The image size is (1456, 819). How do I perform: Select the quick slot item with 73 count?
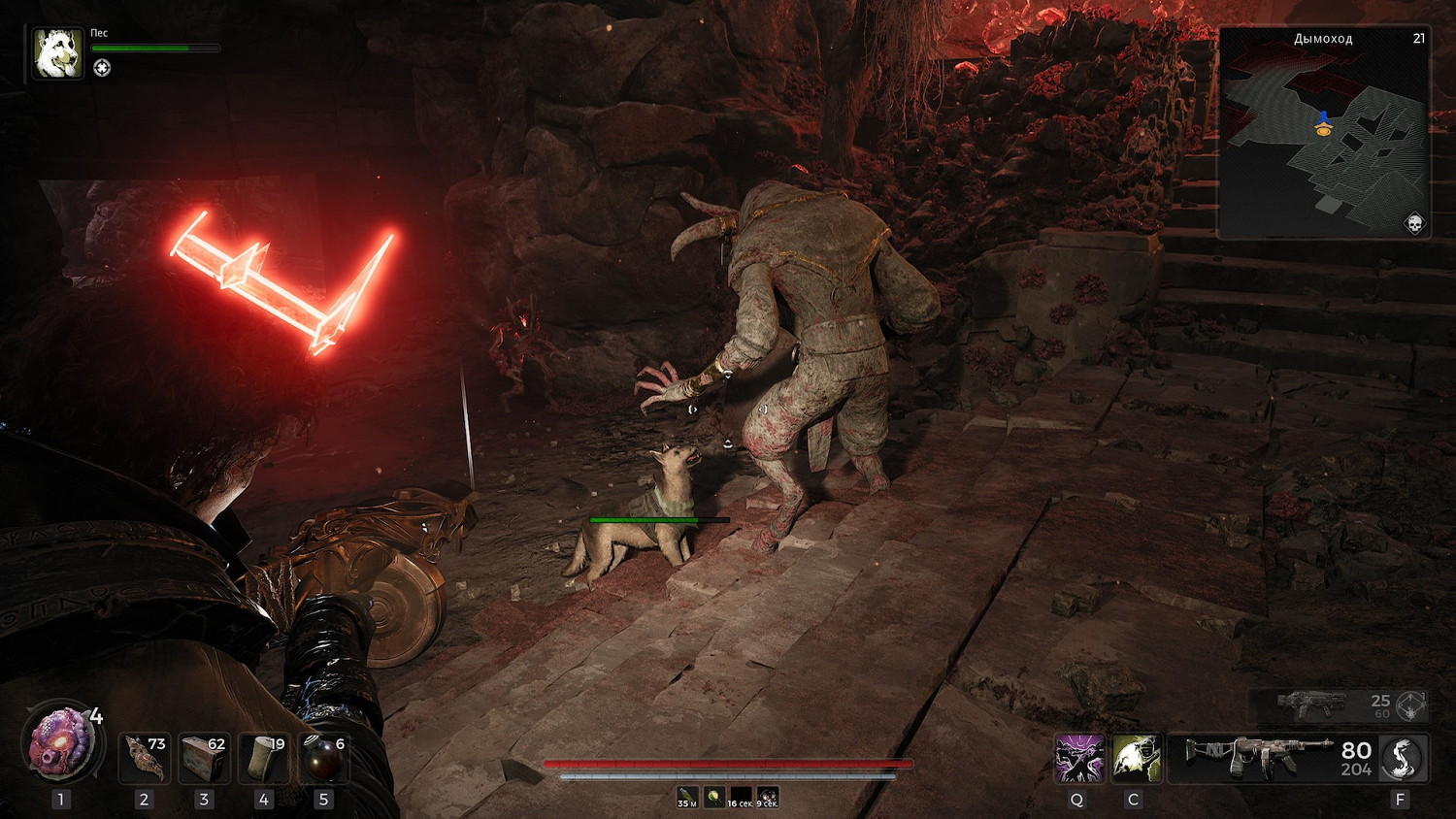click(x=145, y=758)
